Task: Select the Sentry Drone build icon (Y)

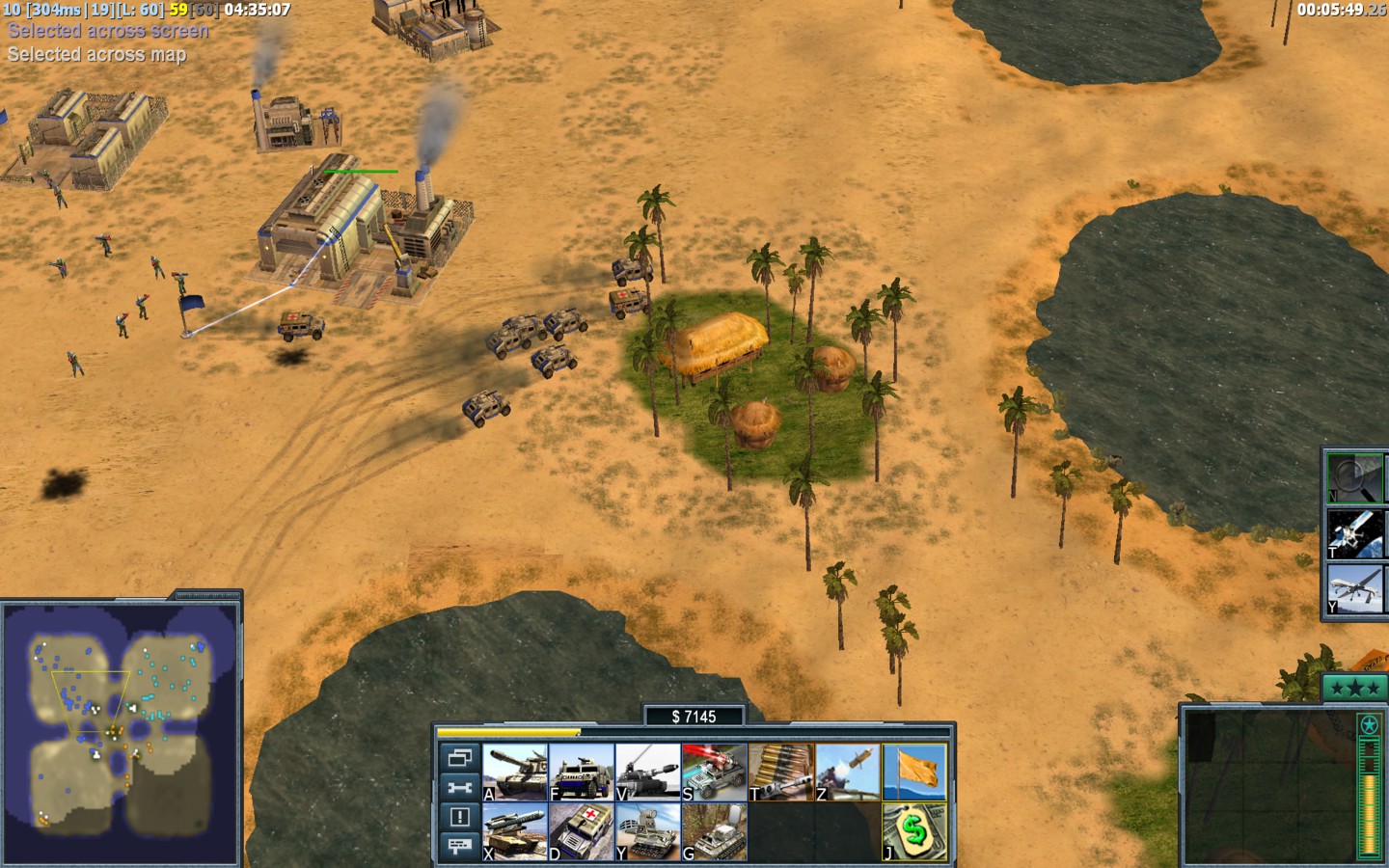Action: pyautogui.click(x=648, y=831)
